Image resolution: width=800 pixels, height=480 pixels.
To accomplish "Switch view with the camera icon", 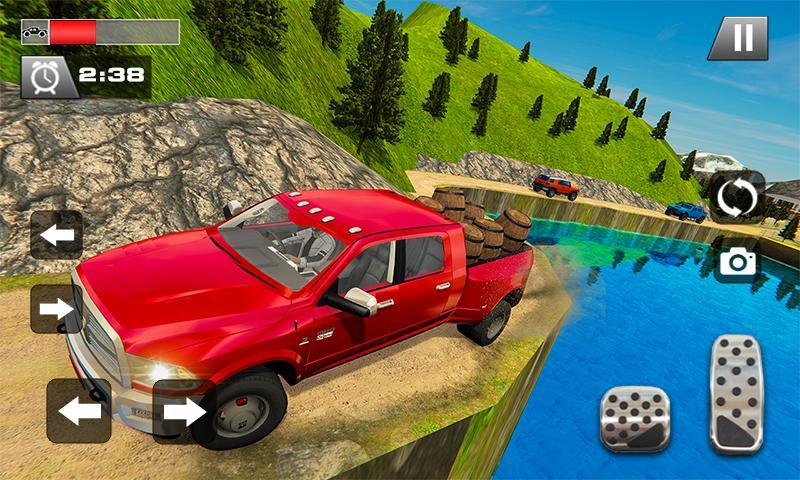I will [x=737, y=262].
